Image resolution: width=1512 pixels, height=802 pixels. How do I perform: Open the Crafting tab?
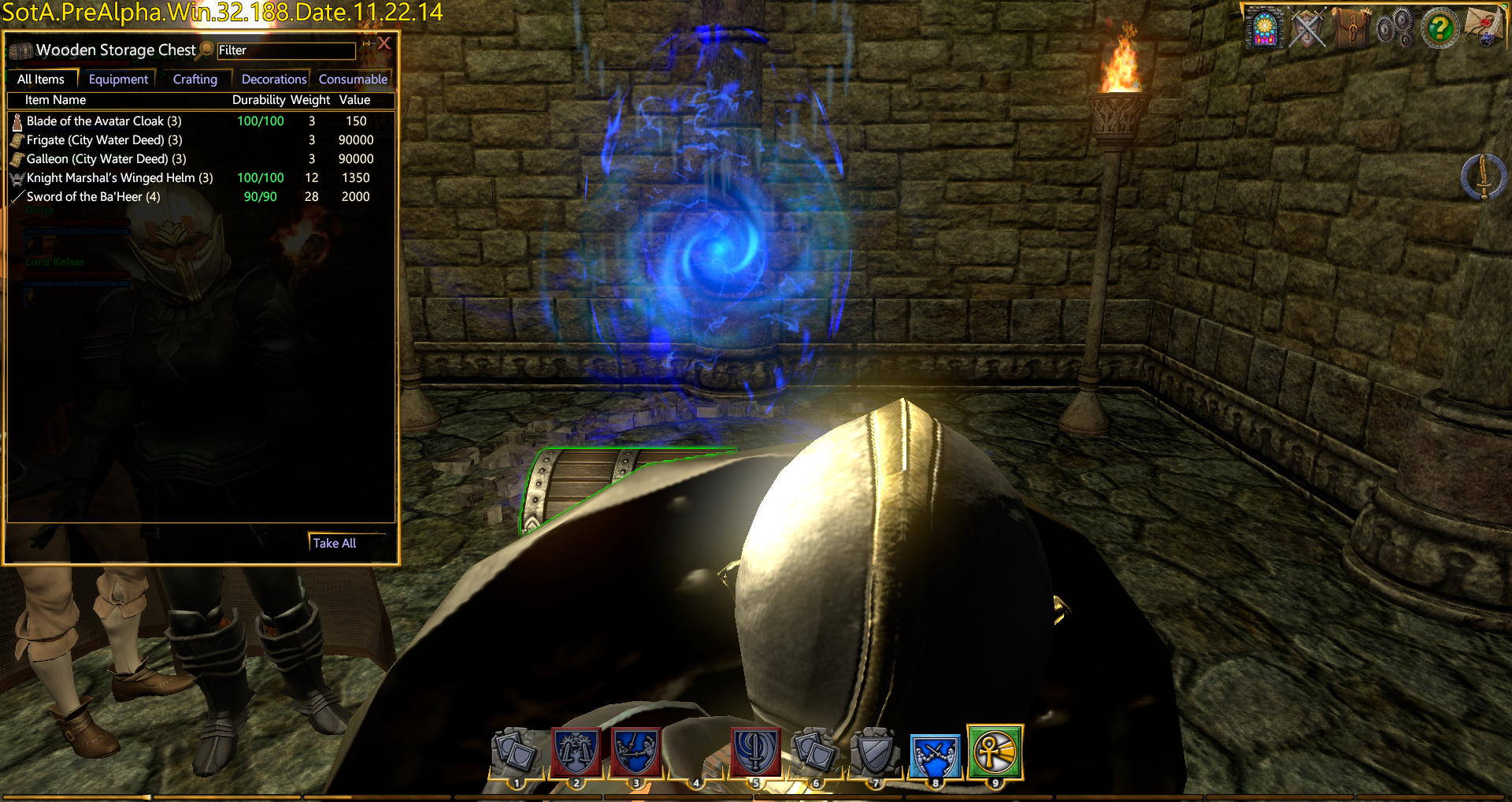click(x=195, y=80)
